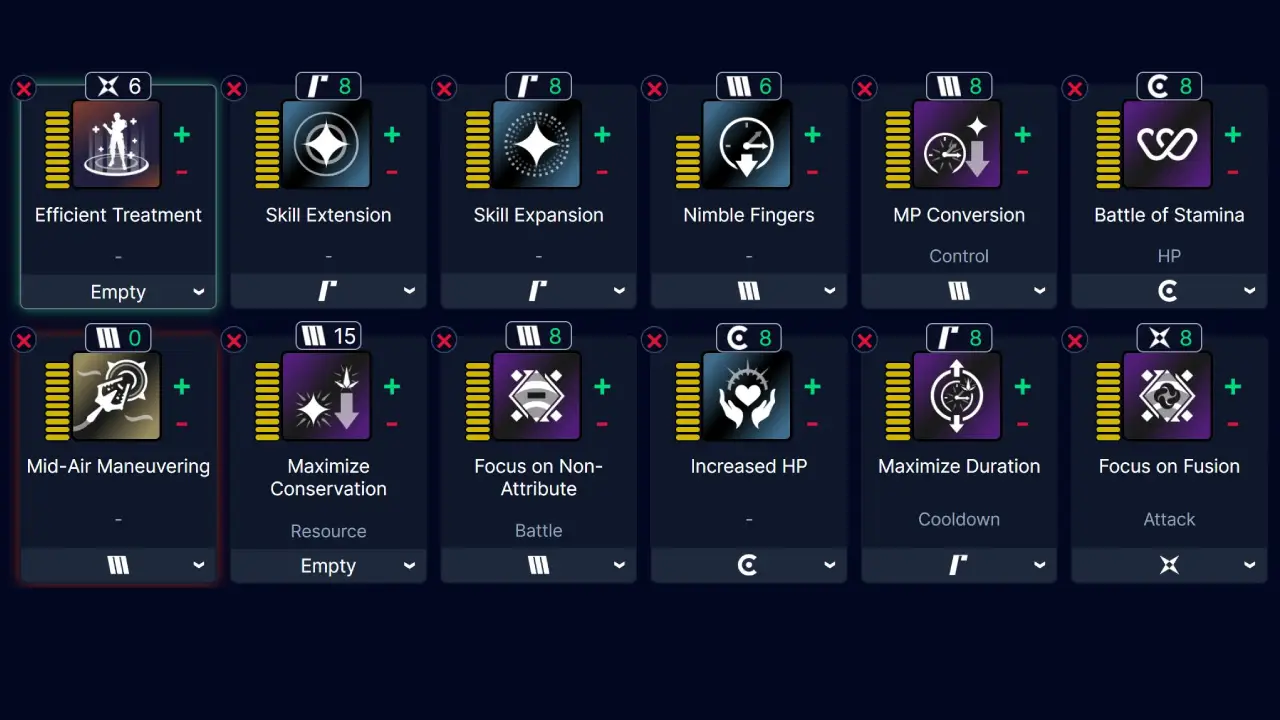Remove Mid-Air Maneuvering with its red X

coord(24,340)
